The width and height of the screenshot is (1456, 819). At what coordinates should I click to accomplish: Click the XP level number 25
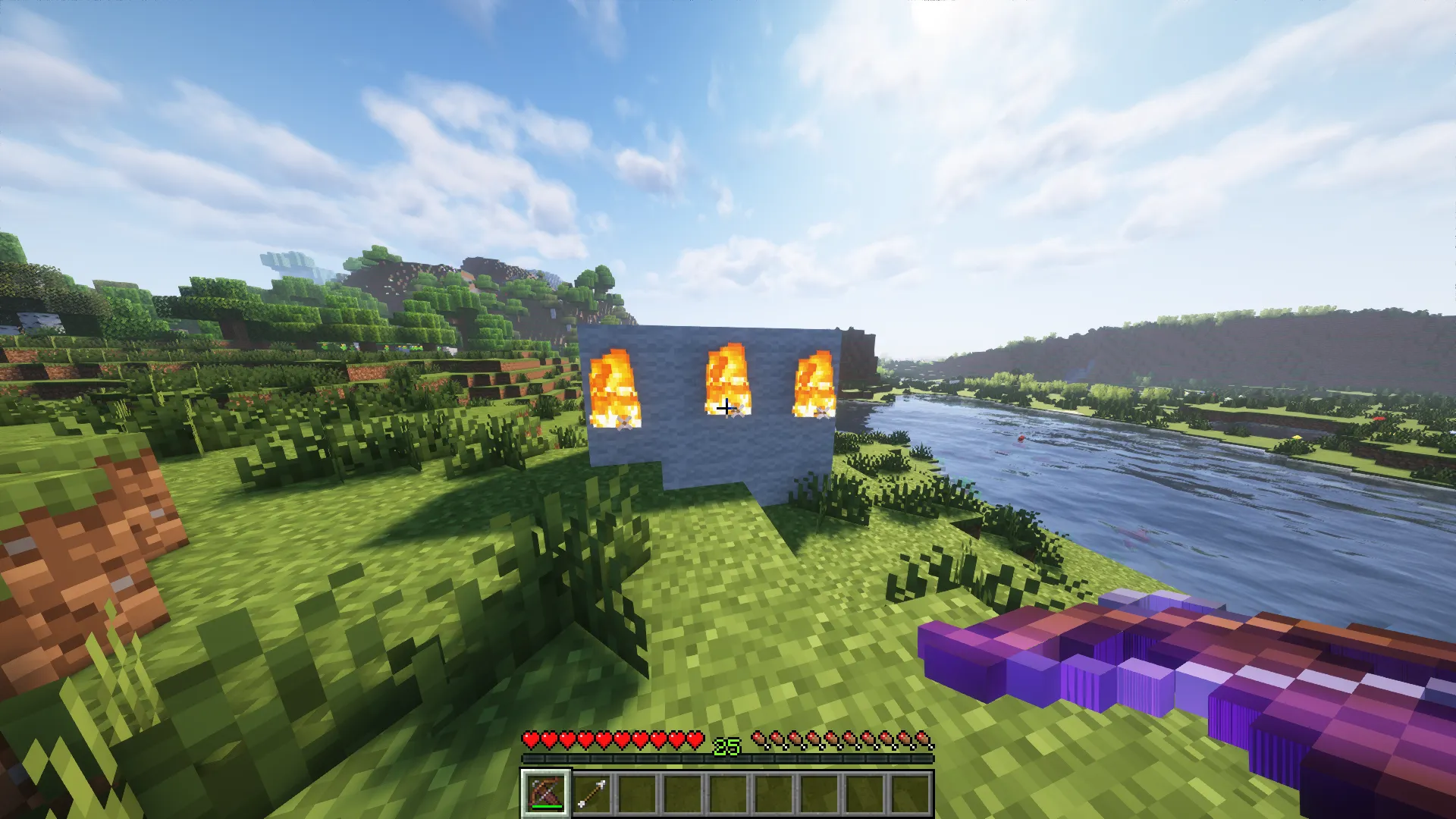726,747
